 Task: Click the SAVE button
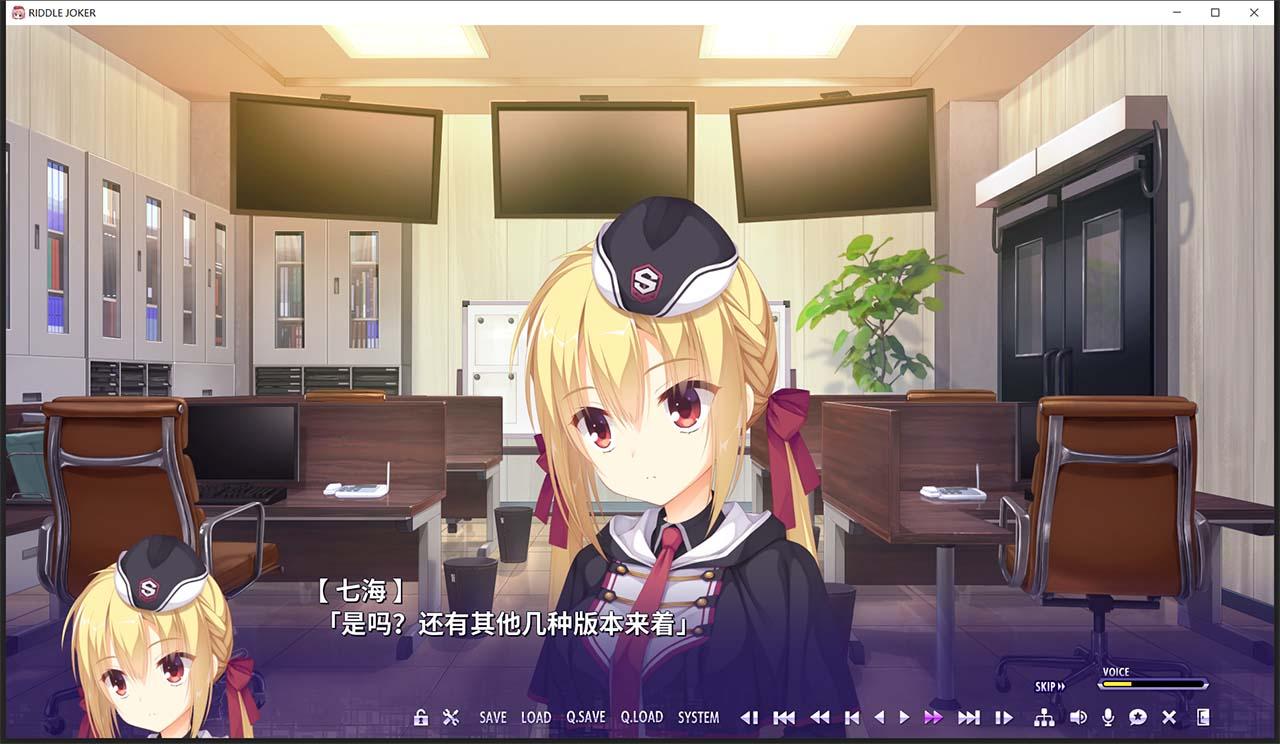coord(492,717)
